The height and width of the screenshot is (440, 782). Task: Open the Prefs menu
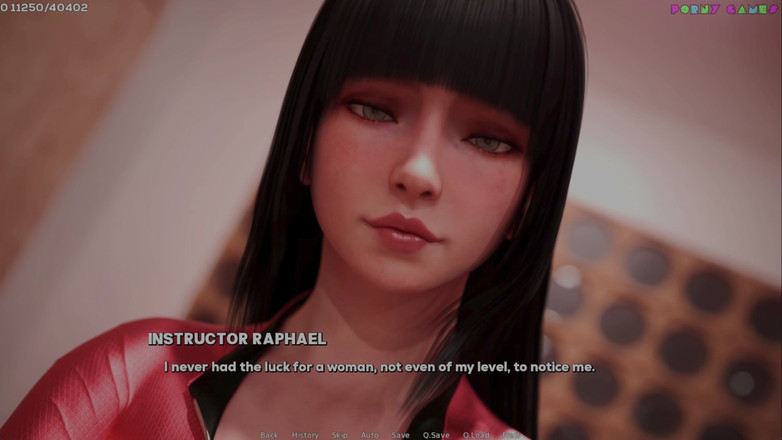(x=512, y=435)
